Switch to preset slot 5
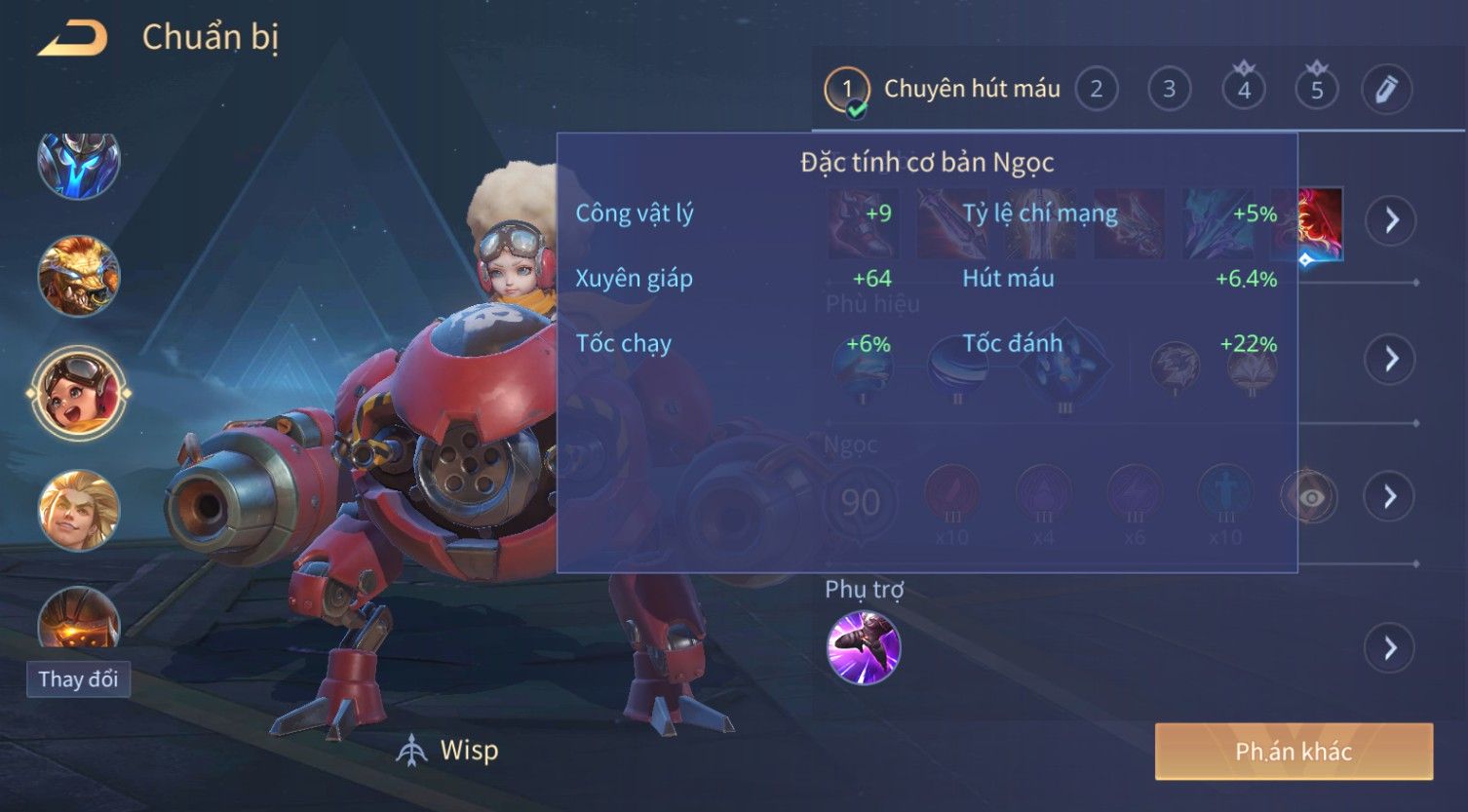The height and width of the screenshot is (812, 1468). coord(1317,90)
